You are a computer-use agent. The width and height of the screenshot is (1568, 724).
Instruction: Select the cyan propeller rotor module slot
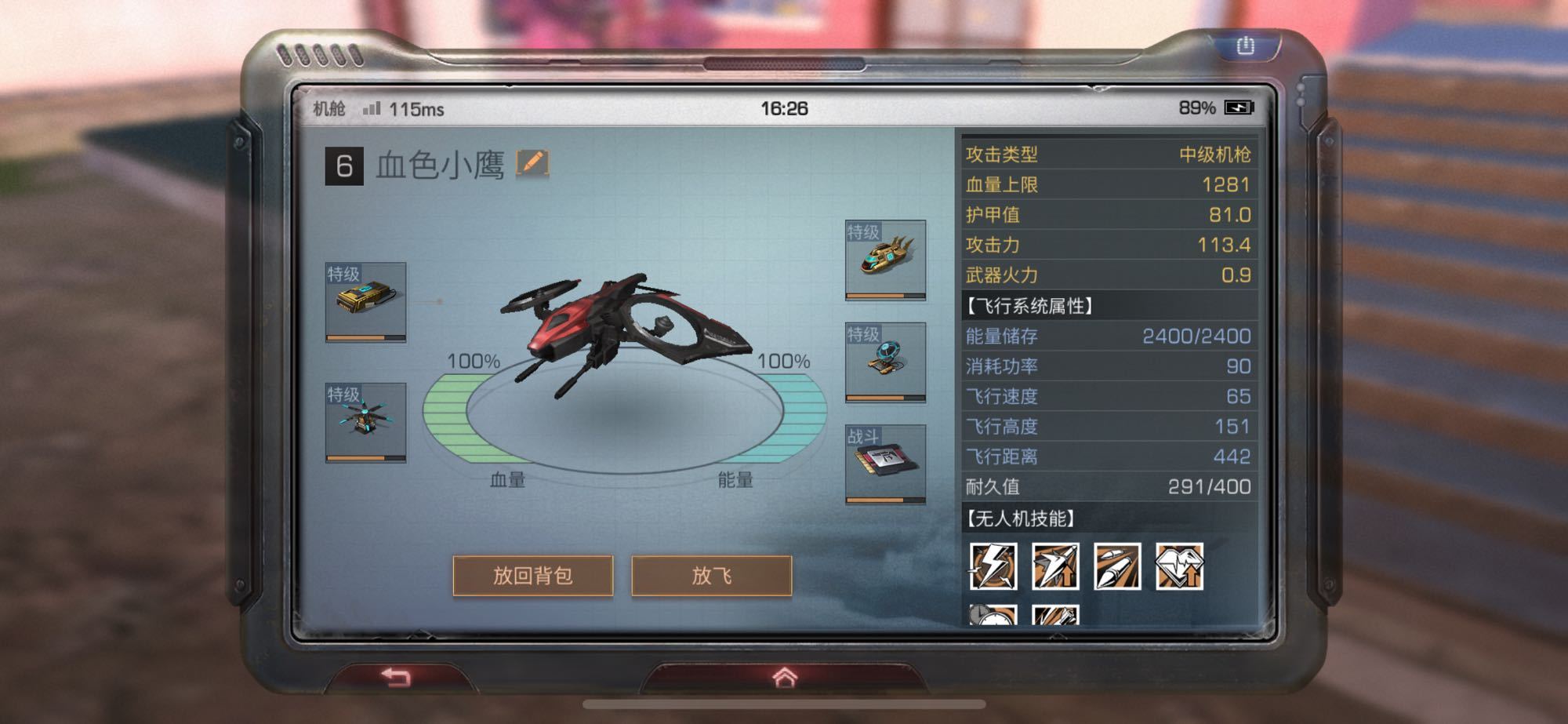[x=365, y=422]
